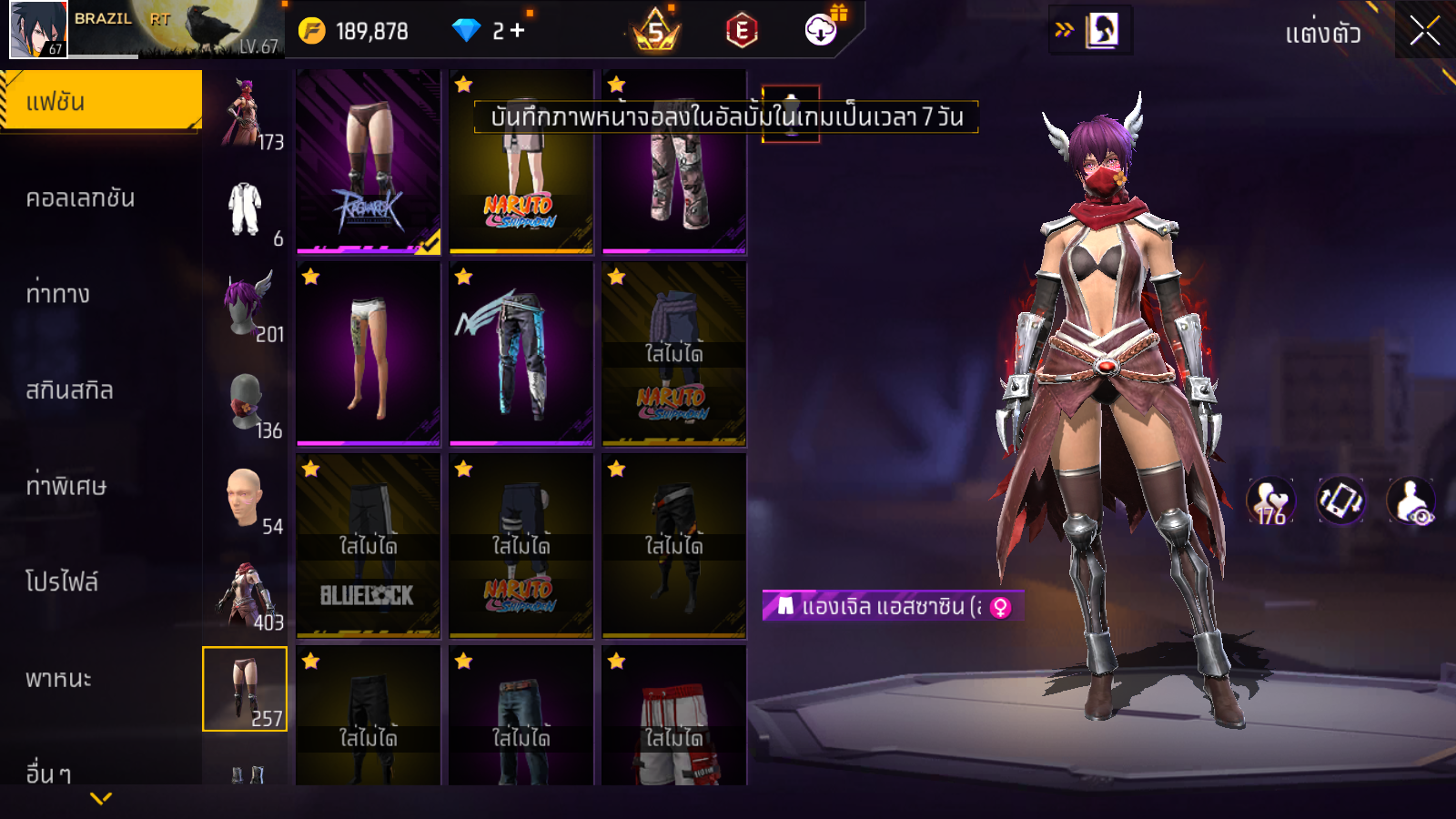The height and width of the screenshot is (819, 1456).
Task: Expand the side menu down arrow
Action: point(101,798)
